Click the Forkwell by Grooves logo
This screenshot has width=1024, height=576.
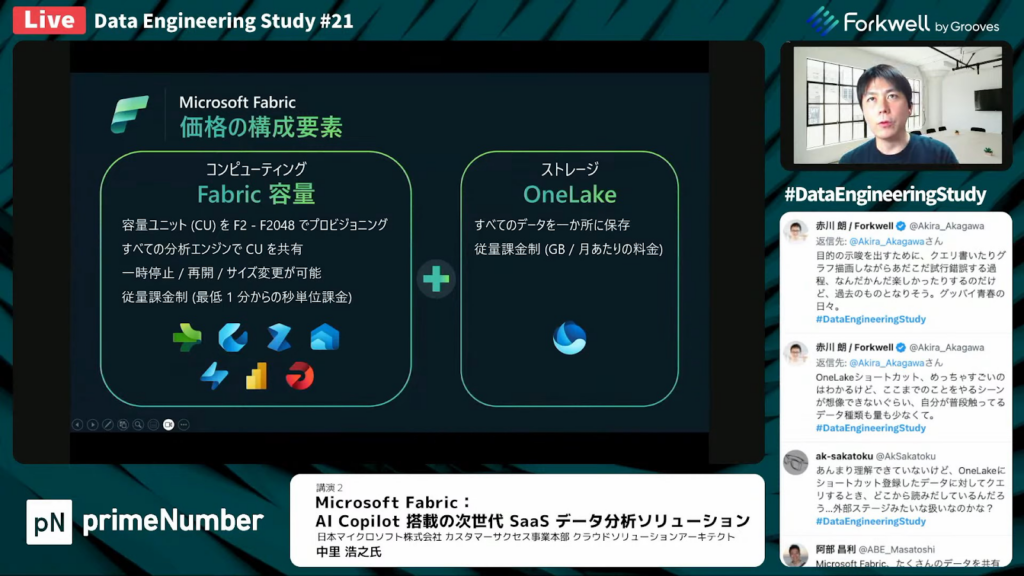tap(904, 22)
